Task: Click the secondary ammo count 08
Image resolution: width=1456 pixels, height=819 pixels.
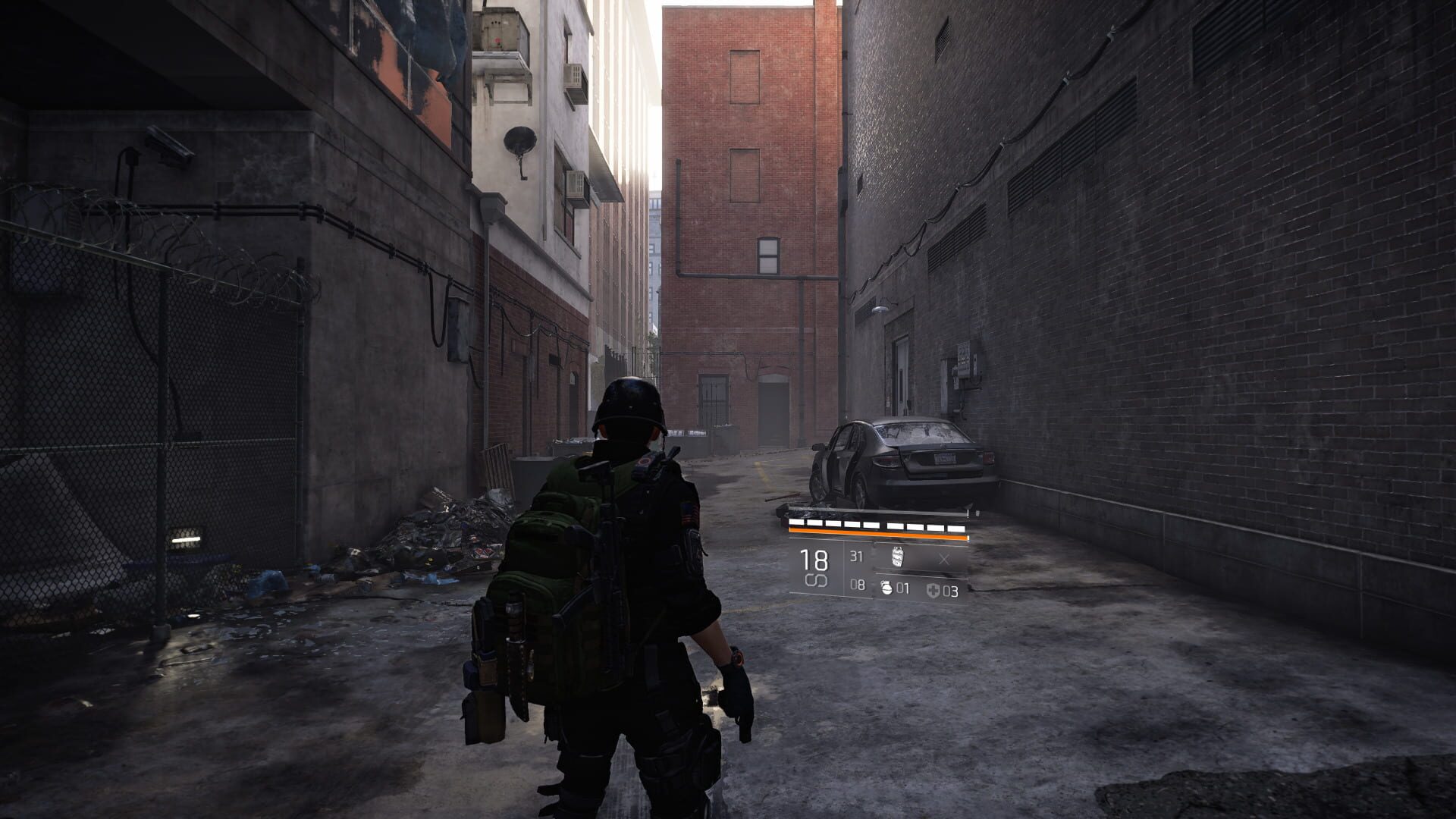Action: coord(858,585)
